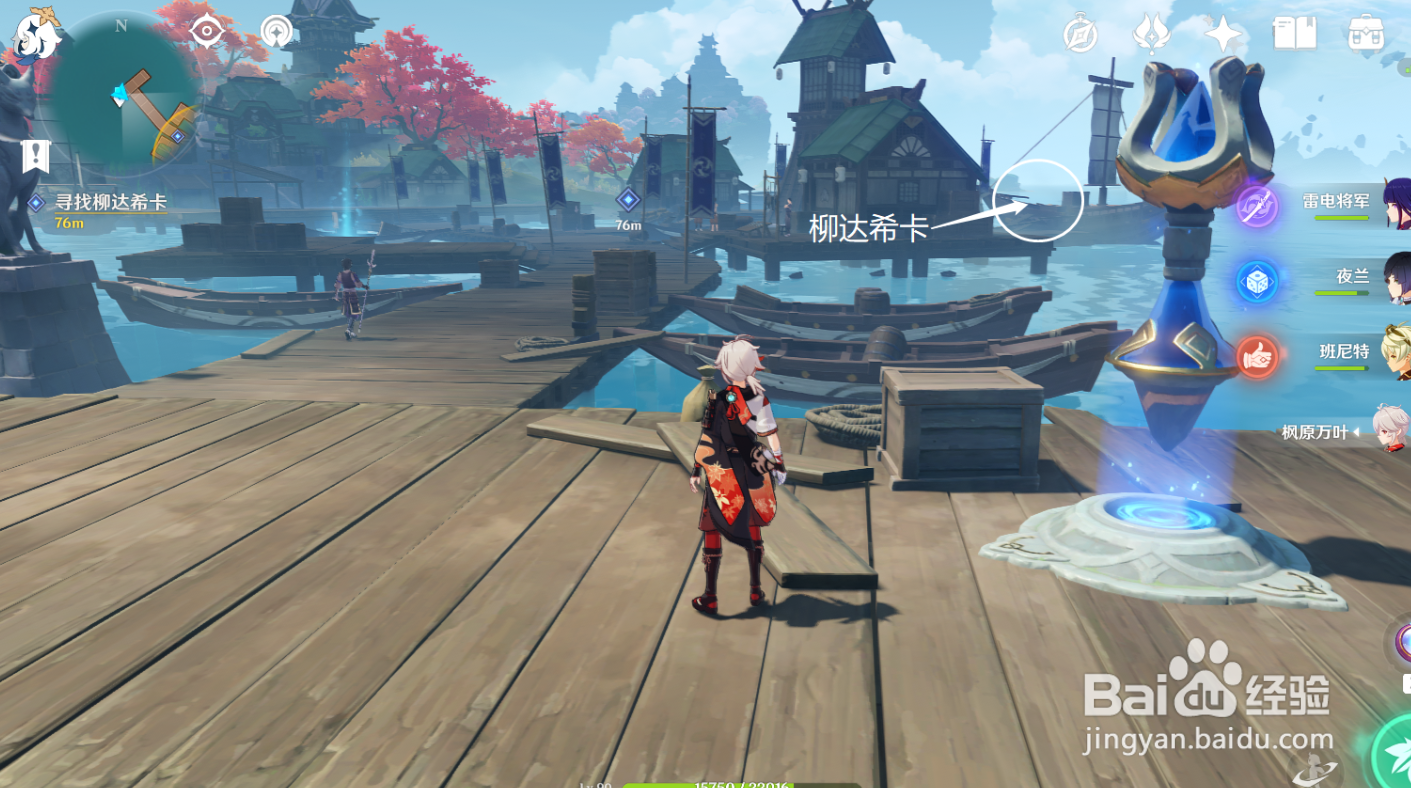The height and width of the screenshot is (788, 1411).
Task: Tap the purple burst icon beside 雷电将军
Action: click(1257, 207)
